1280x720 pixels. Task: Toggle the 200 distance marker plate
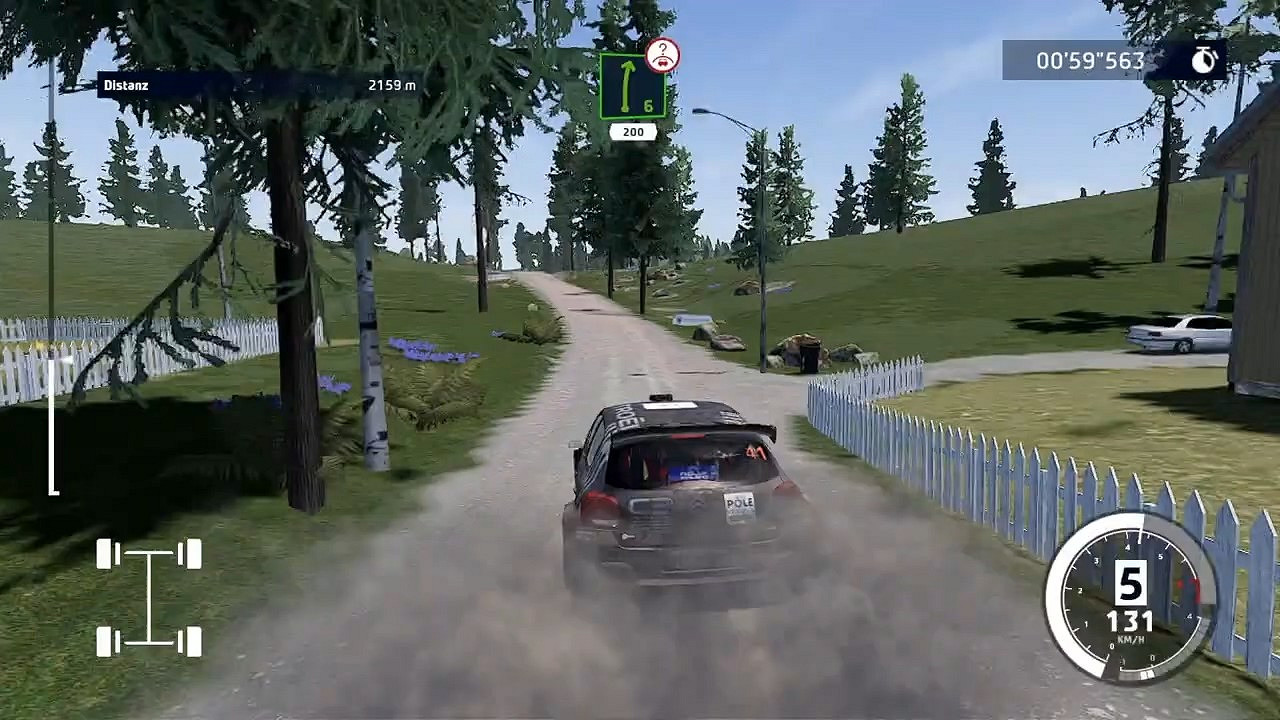pos(634,130)
